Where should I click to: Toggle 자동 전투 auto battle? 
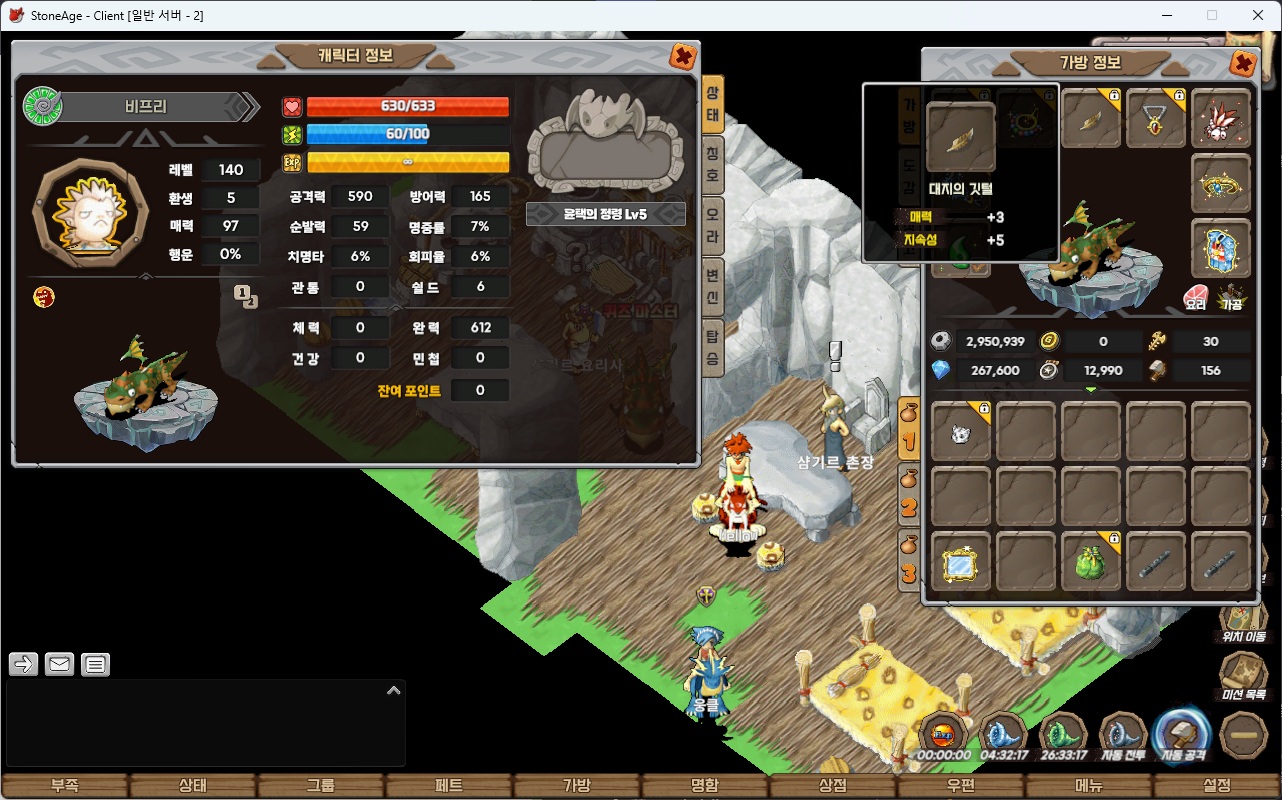[1122, 737]
